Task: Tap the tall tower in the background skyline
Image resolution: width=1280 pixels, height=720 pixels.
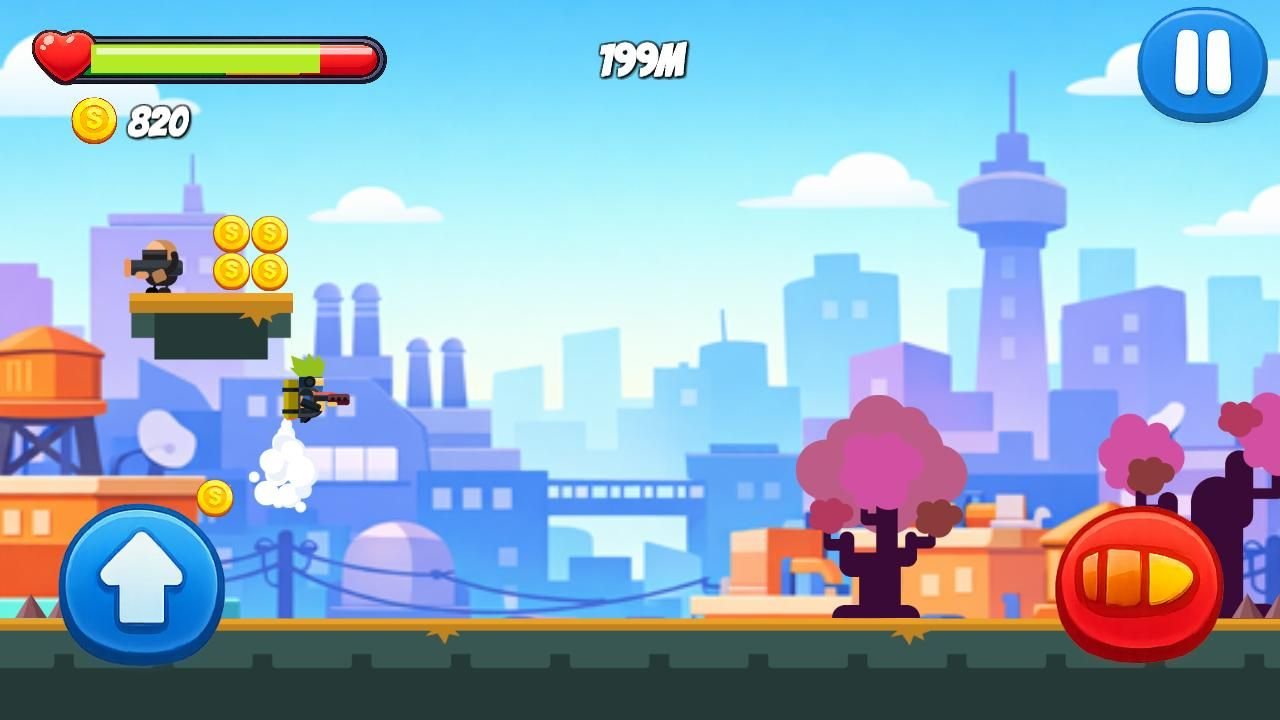Action: 1012,200
